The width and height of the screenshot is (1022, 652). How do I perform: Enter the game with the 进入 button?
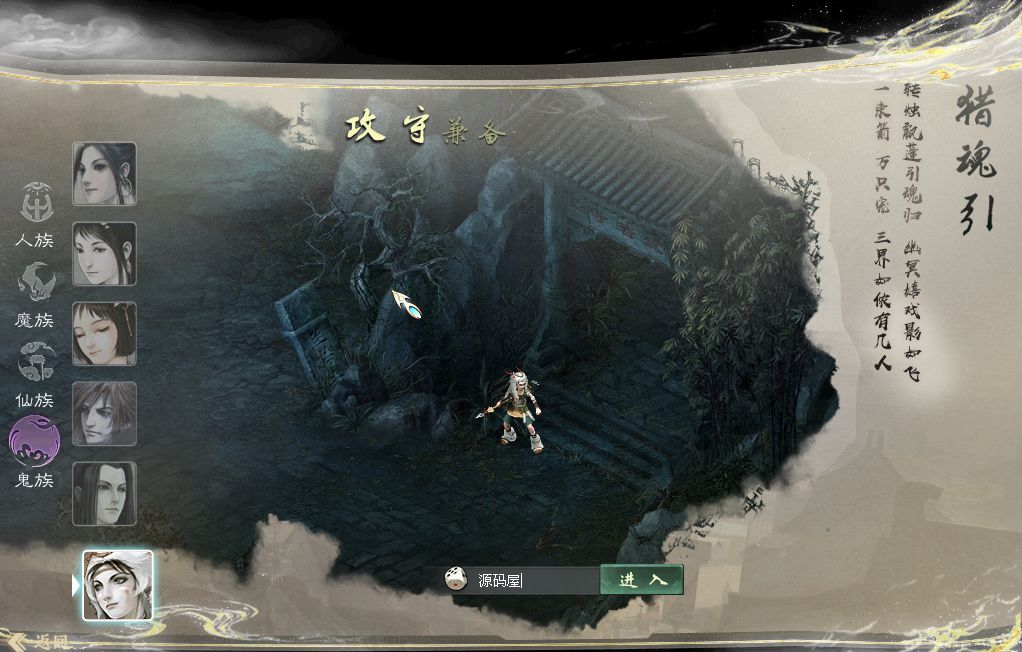(642, 580)
